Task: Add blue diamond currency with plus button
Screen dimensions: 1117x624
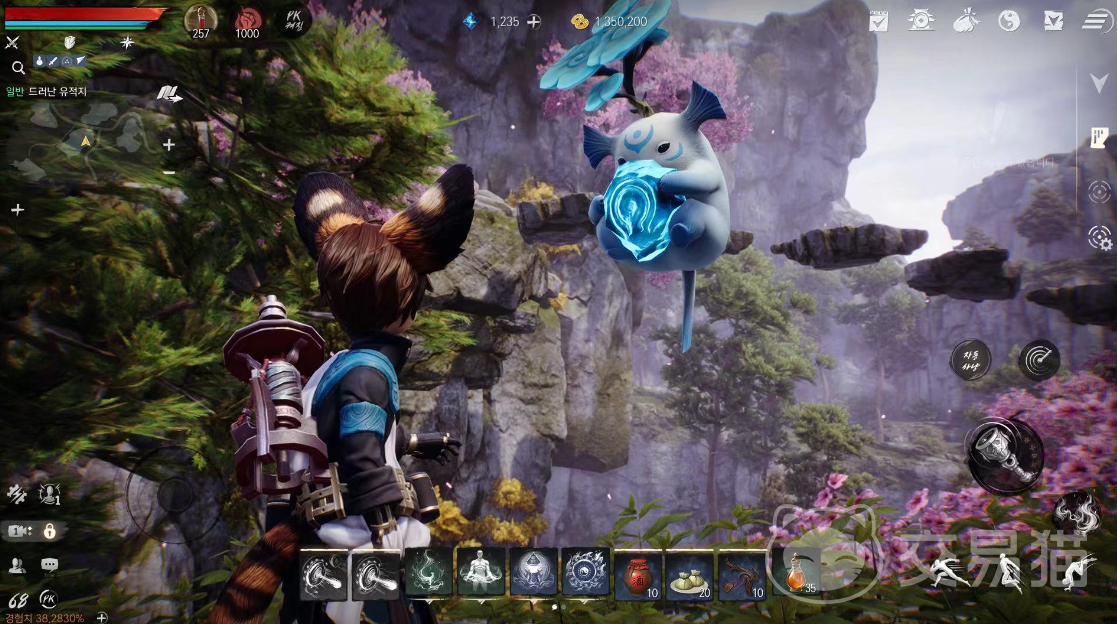Action: pyautogui.click(x=534, y=21)
